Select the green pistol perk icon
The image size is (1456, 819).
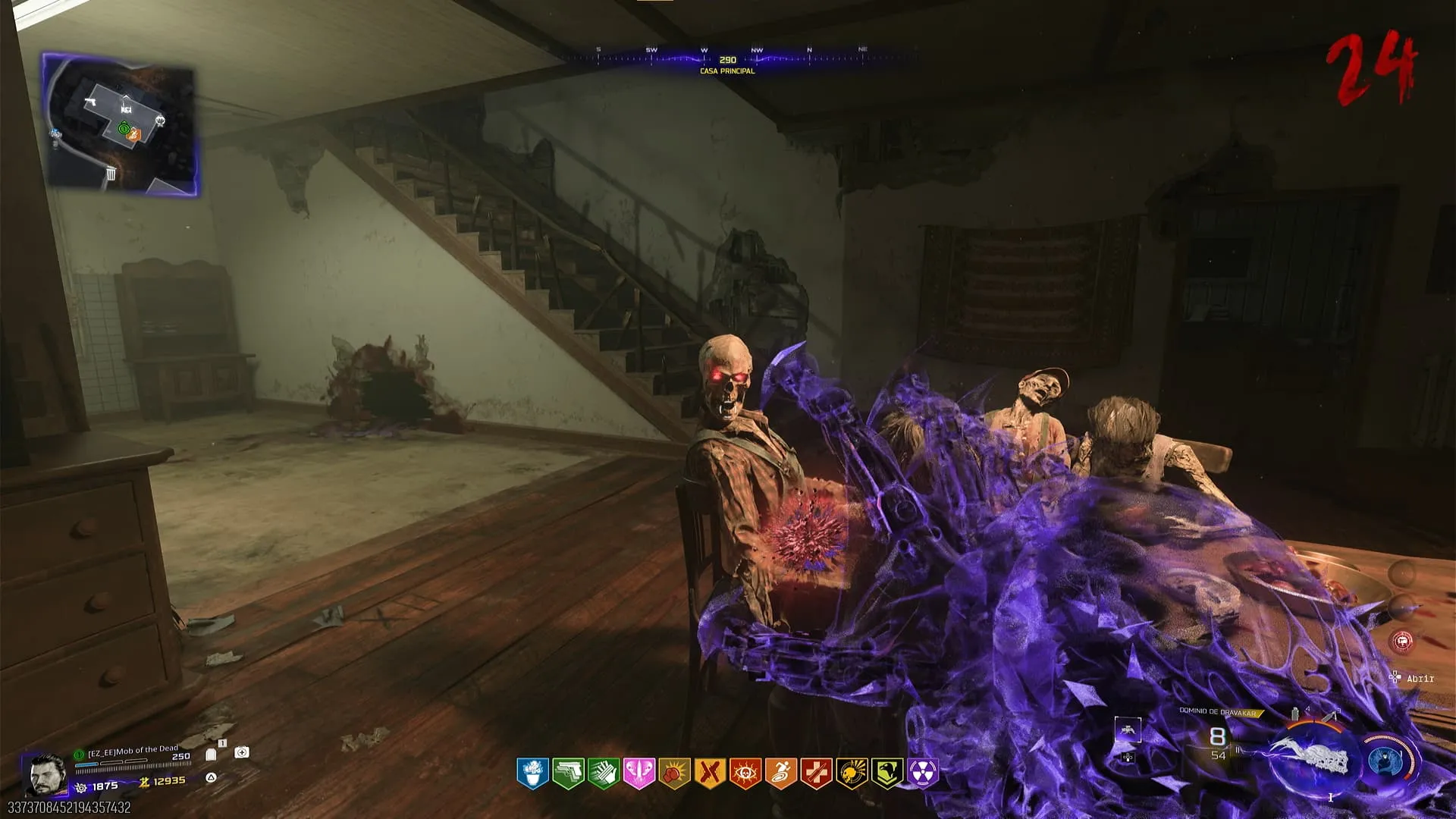pos(568,773)
